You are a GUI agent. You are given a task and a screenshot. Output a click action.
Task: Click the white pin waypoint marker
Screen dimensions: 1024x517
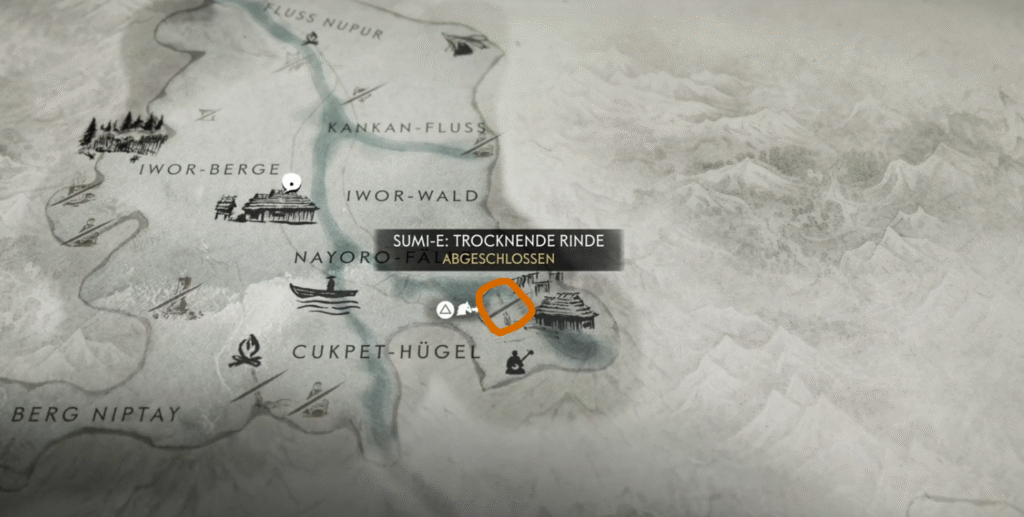click(292, 182)
